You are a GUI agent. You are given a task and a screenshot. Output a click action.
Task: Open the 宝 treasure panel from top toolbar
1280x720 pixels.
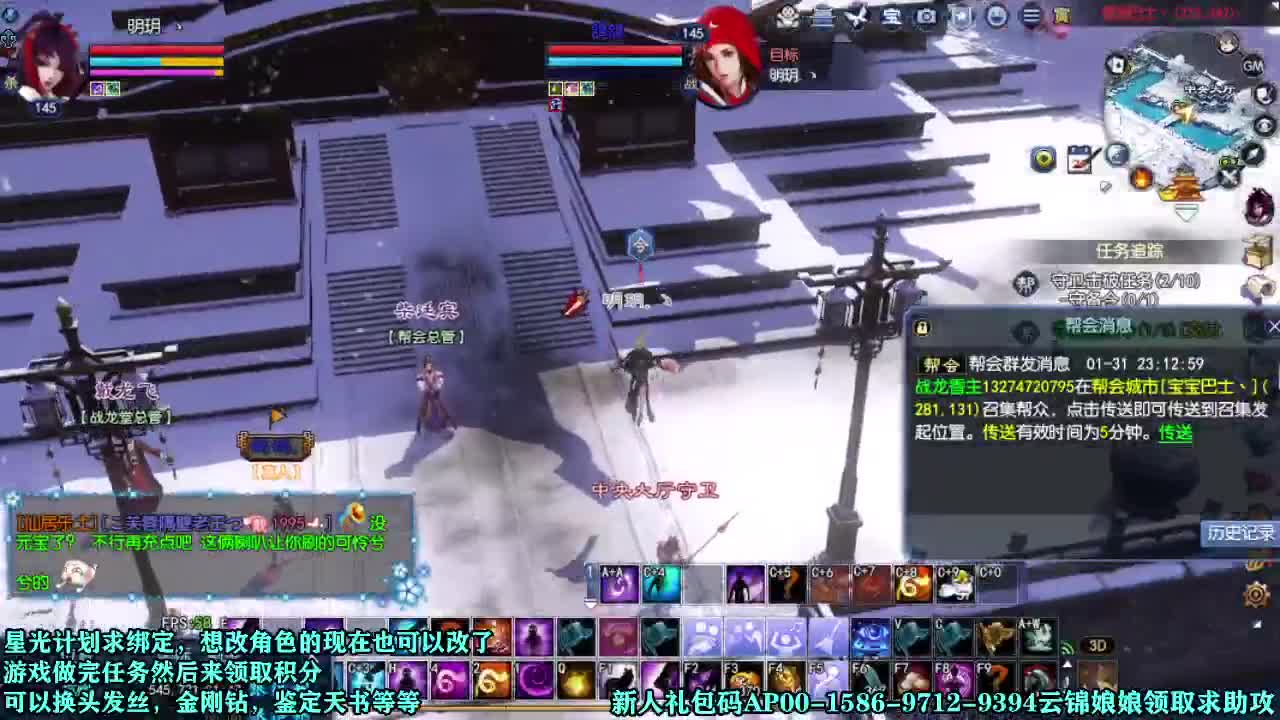click(891, 16)
